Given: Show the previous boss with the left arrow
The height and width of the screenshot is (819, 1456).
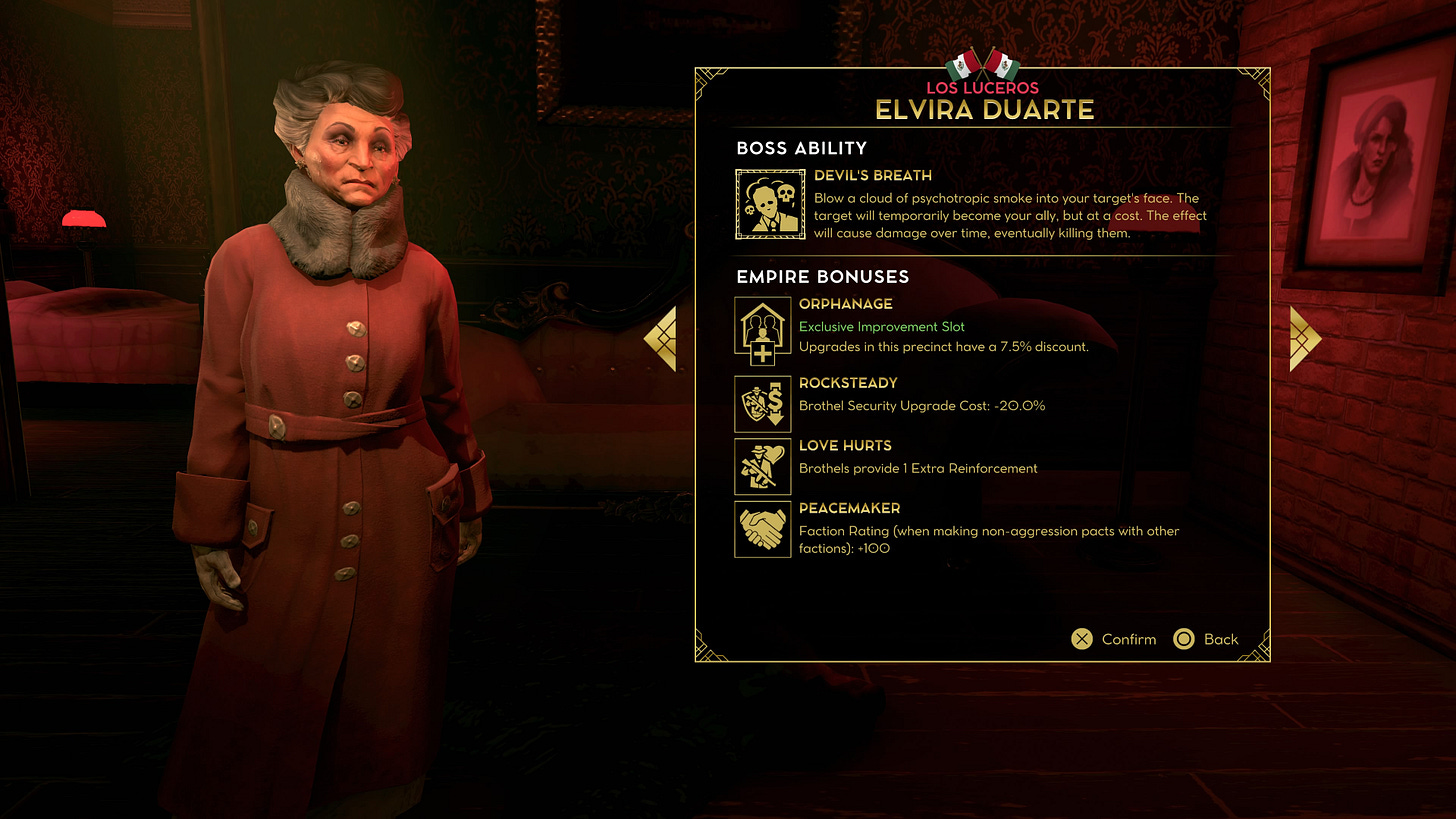Looking at the screenshot, I should 661,339.
